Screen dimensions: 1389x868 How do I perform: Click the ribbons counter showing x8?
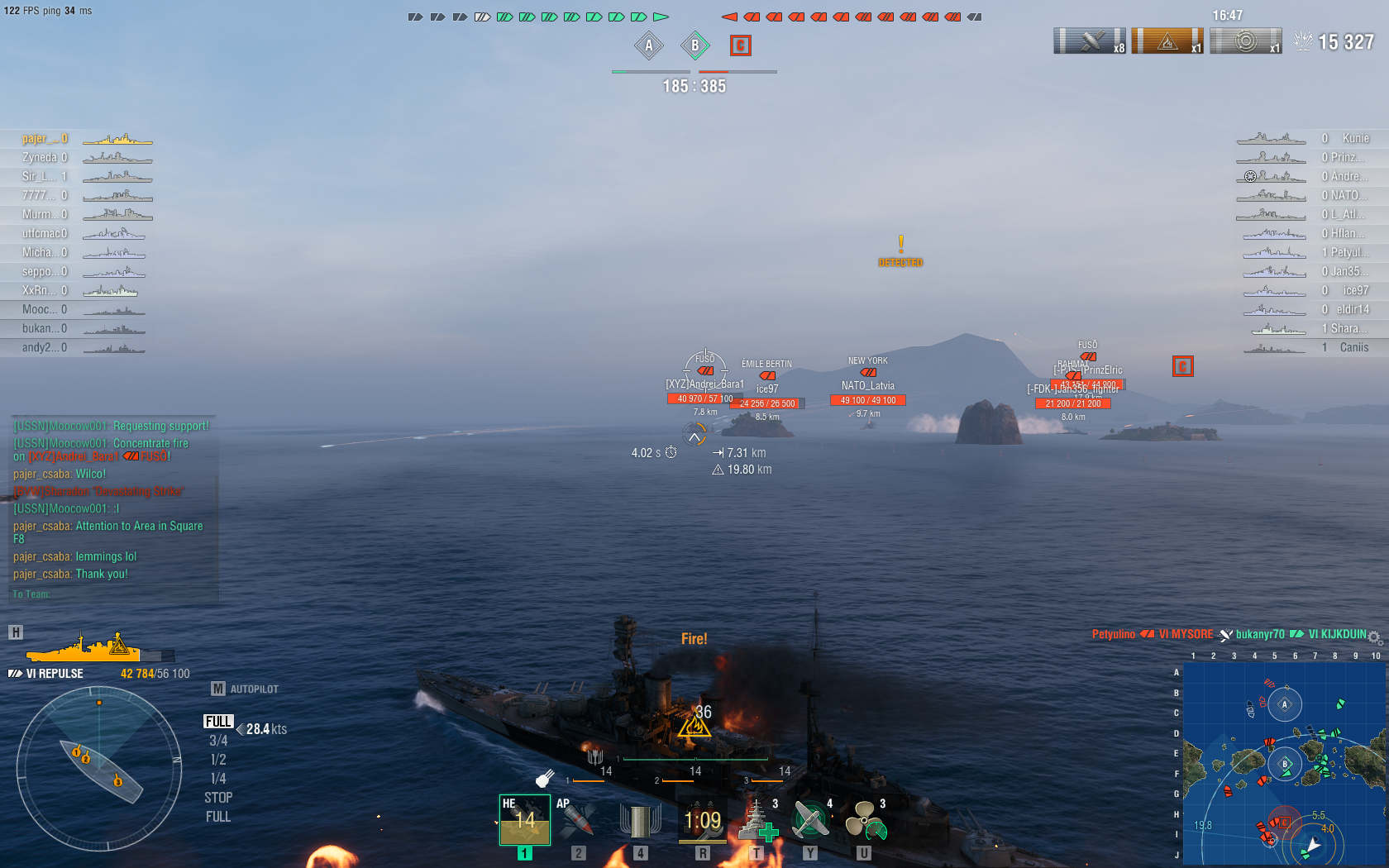click(1090, 41)
